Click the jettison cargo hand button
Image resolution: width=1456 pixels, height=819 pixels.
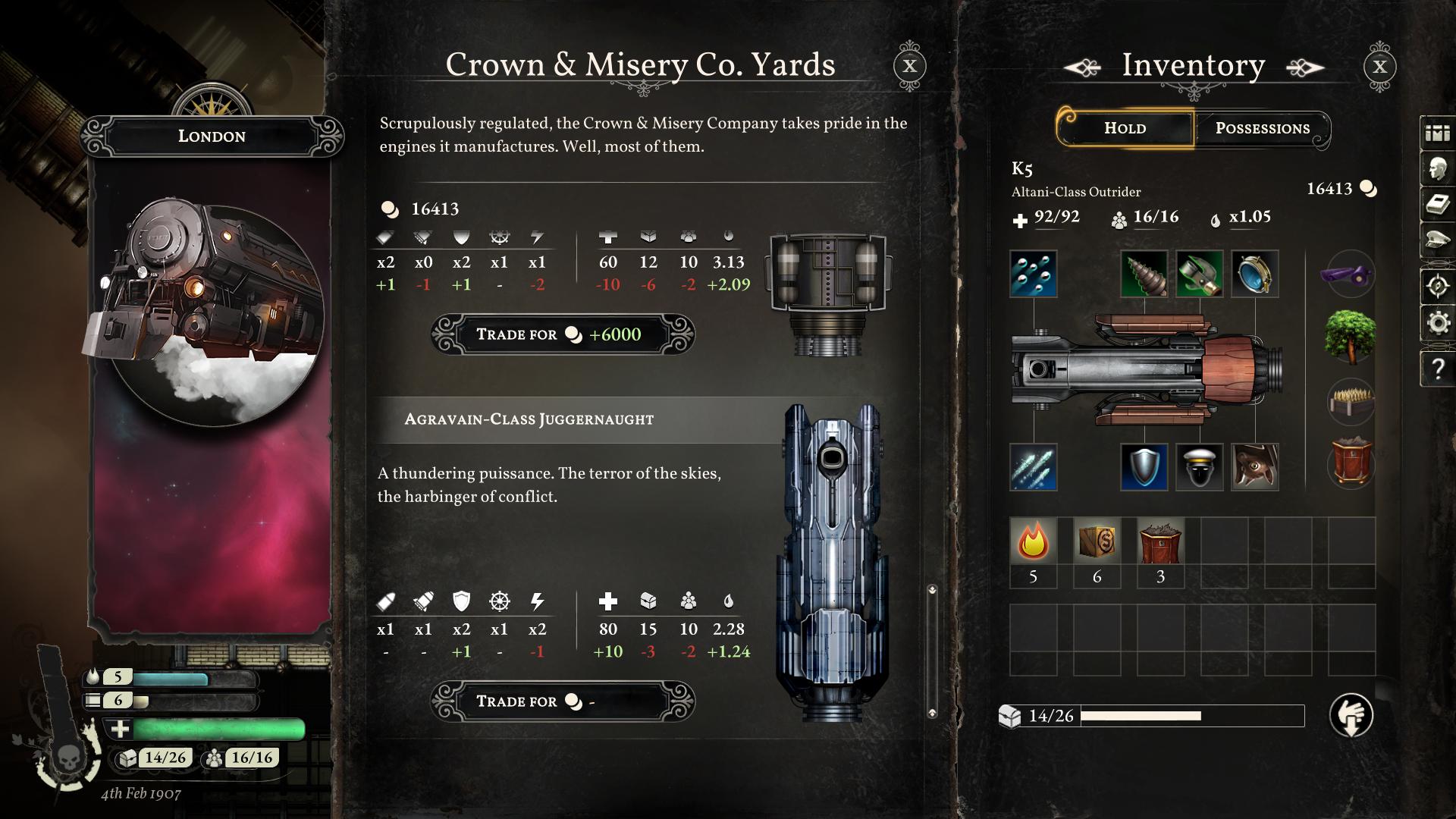pyautogui.click(x=1351, y=715)
